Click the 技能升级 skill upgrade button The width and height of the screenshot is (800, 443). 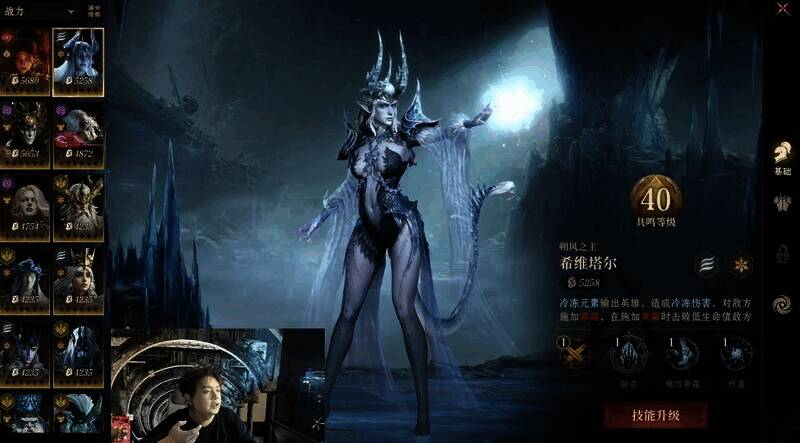coord(655,415)
